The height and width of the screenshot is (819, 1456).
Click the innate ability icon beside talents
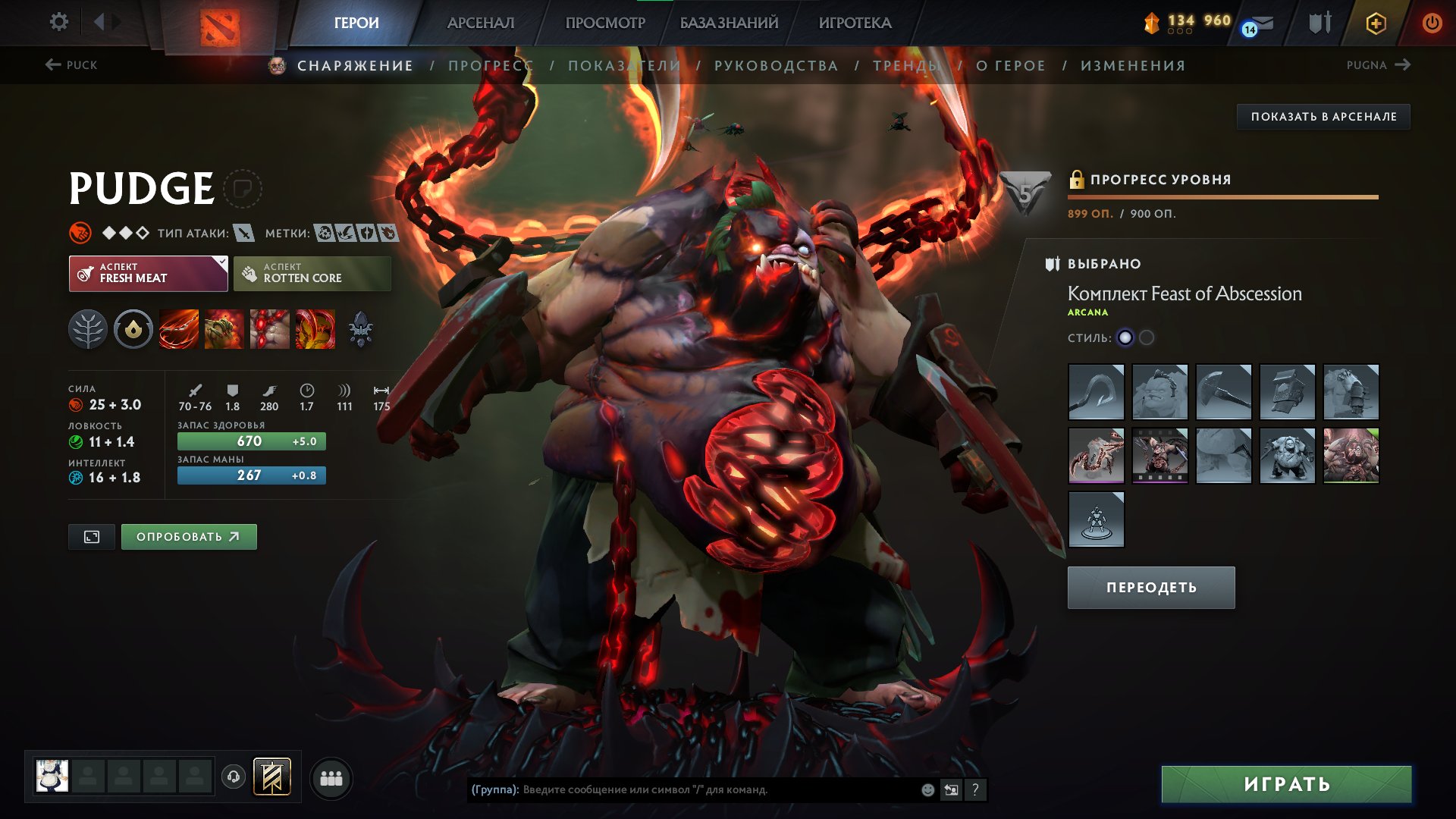133,328
